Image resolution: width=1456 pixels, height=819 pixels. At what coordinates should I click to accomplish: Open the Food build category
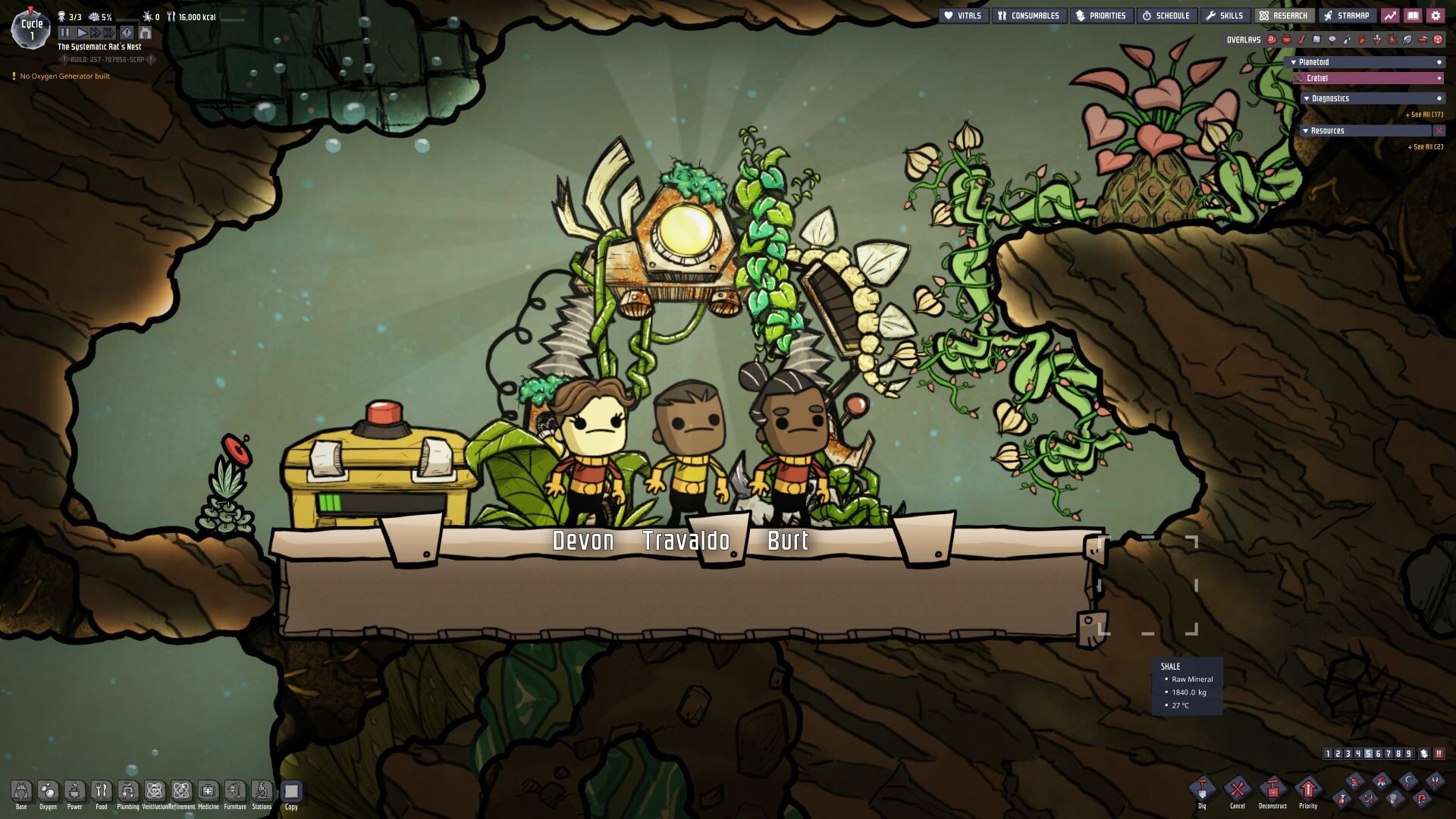pos(102,793)
